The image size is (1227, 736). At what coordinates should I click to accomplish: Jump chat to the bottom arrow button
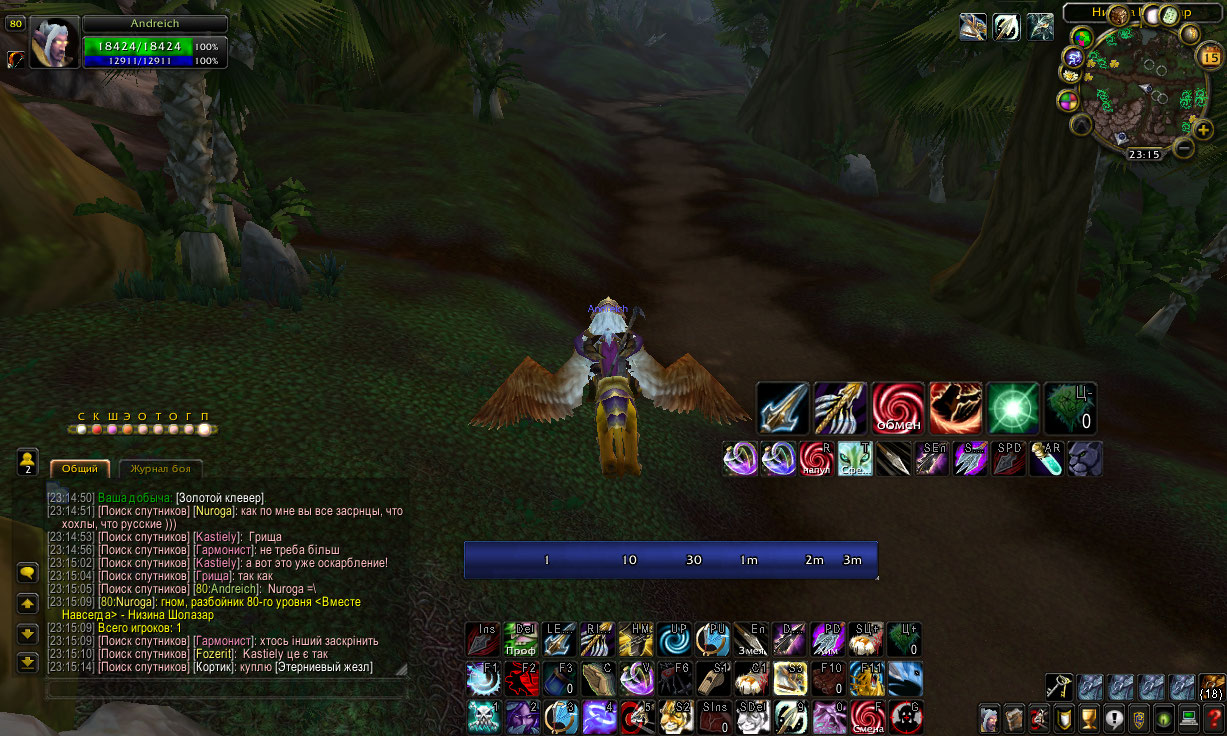click(28, 662)
